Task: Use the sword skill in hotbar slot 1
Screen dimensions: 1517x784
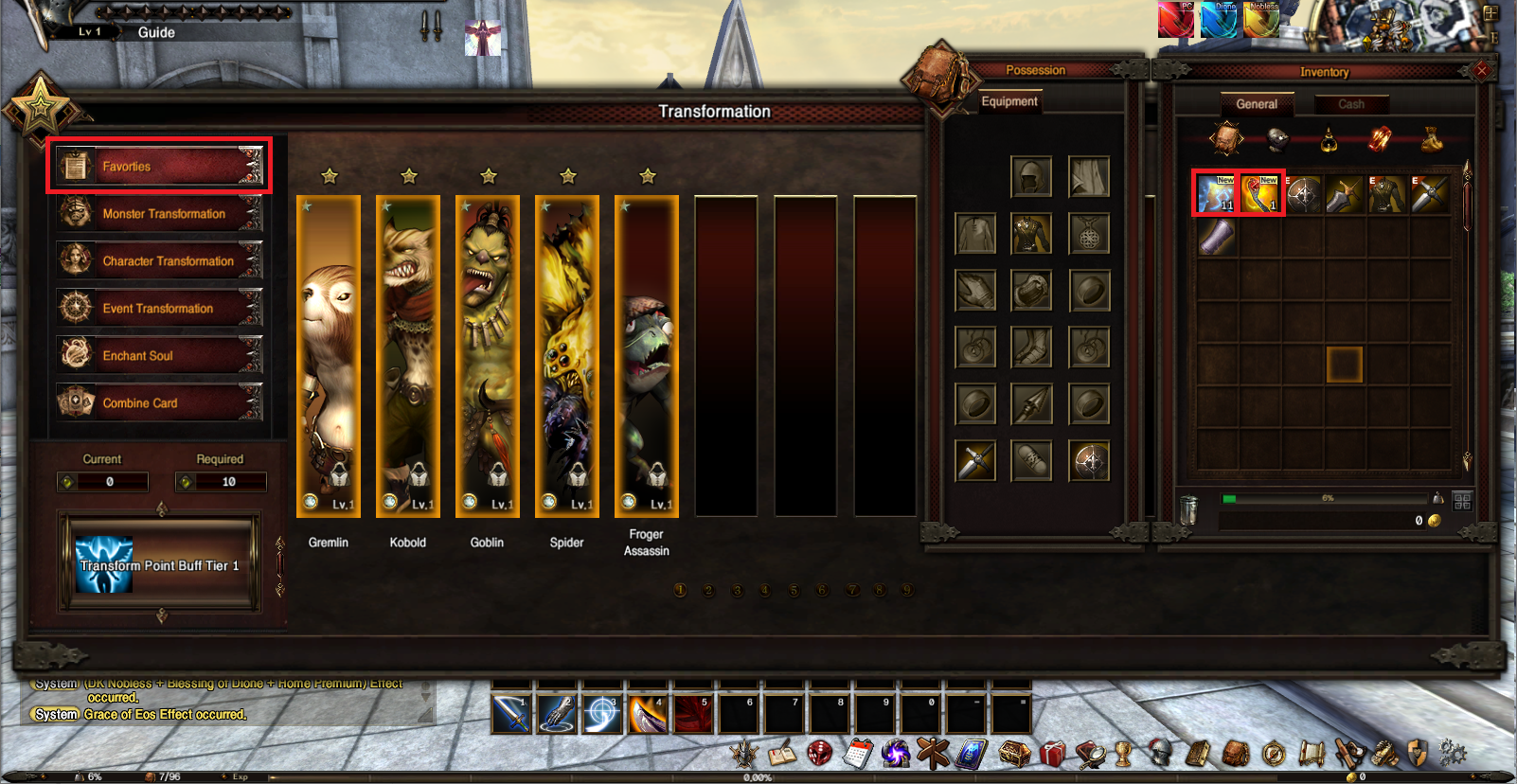Action: [511, 715]
